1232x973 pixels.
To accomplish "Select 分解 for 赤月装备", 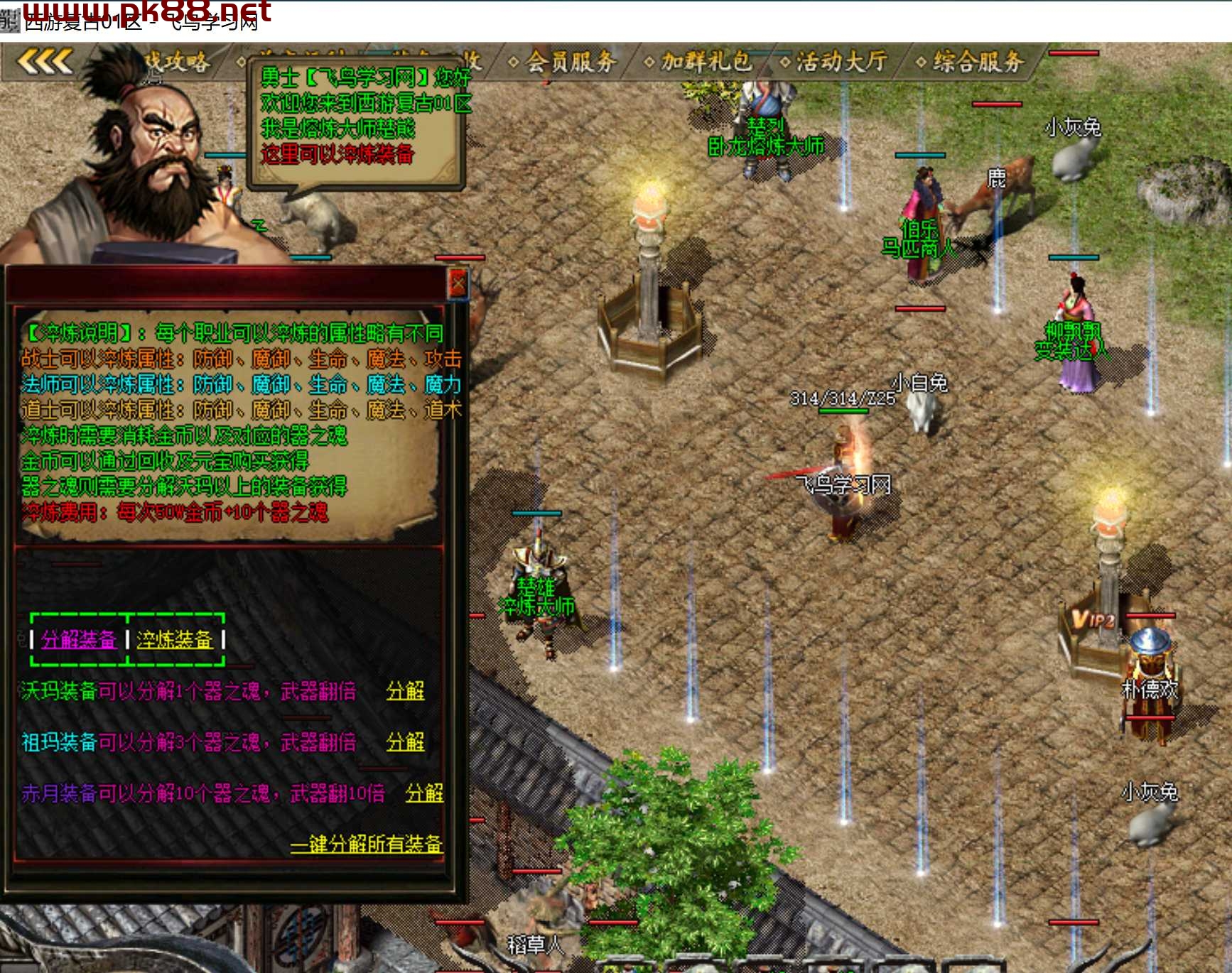I will [424, 793].
